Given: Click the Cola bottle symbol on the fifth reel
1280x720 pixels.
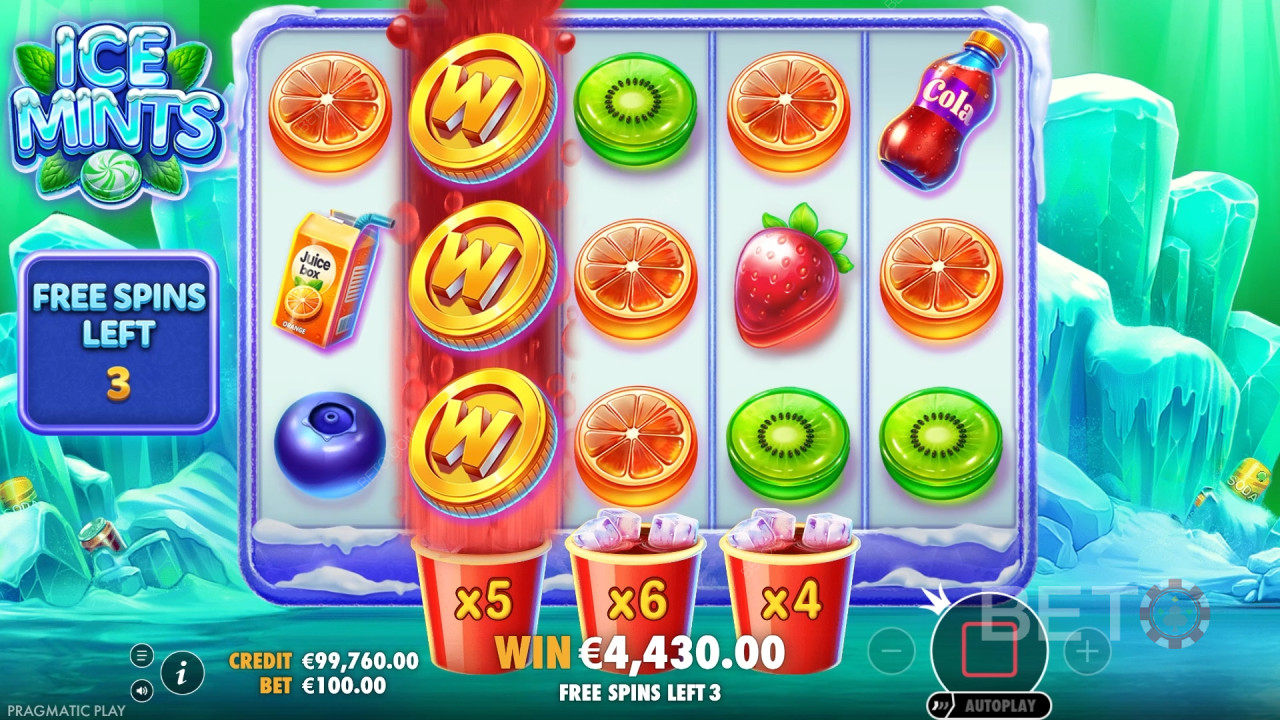Looking at the screenshot, I should pos(940,110).
